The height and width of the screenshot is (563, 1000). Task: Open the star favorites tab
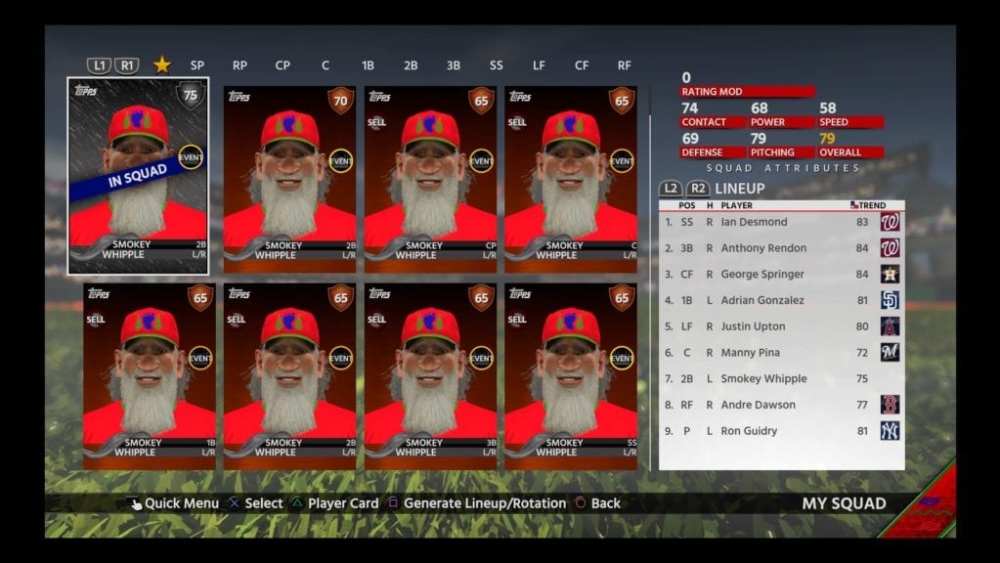(162, 65)
